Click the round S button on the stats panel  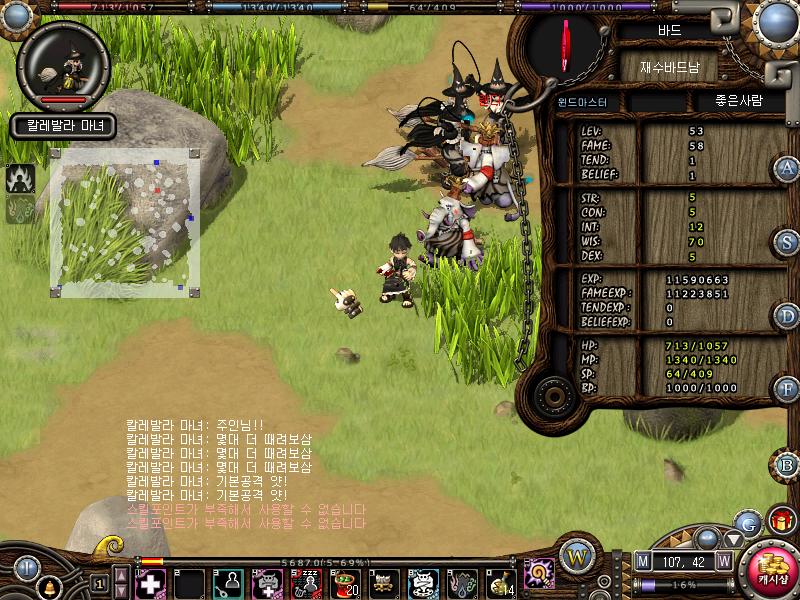[x=787, y=242]
